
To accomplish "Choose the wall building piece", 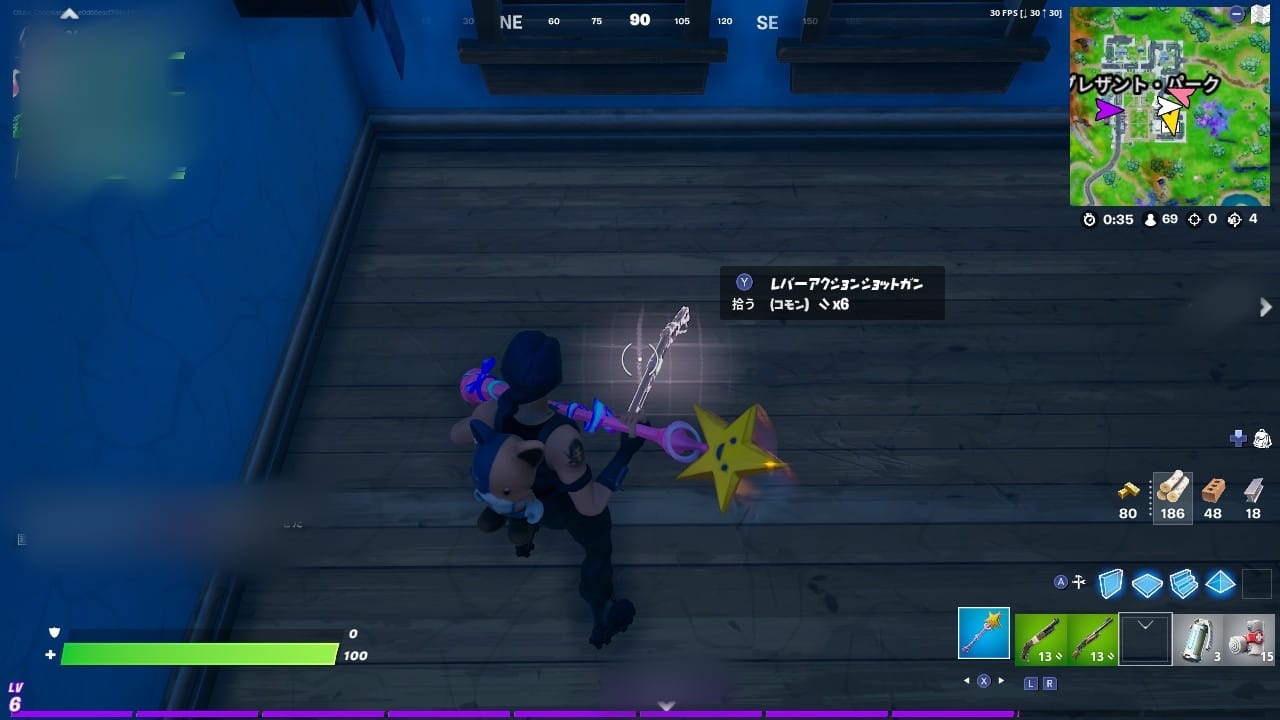I will (x=1111, y=582).
